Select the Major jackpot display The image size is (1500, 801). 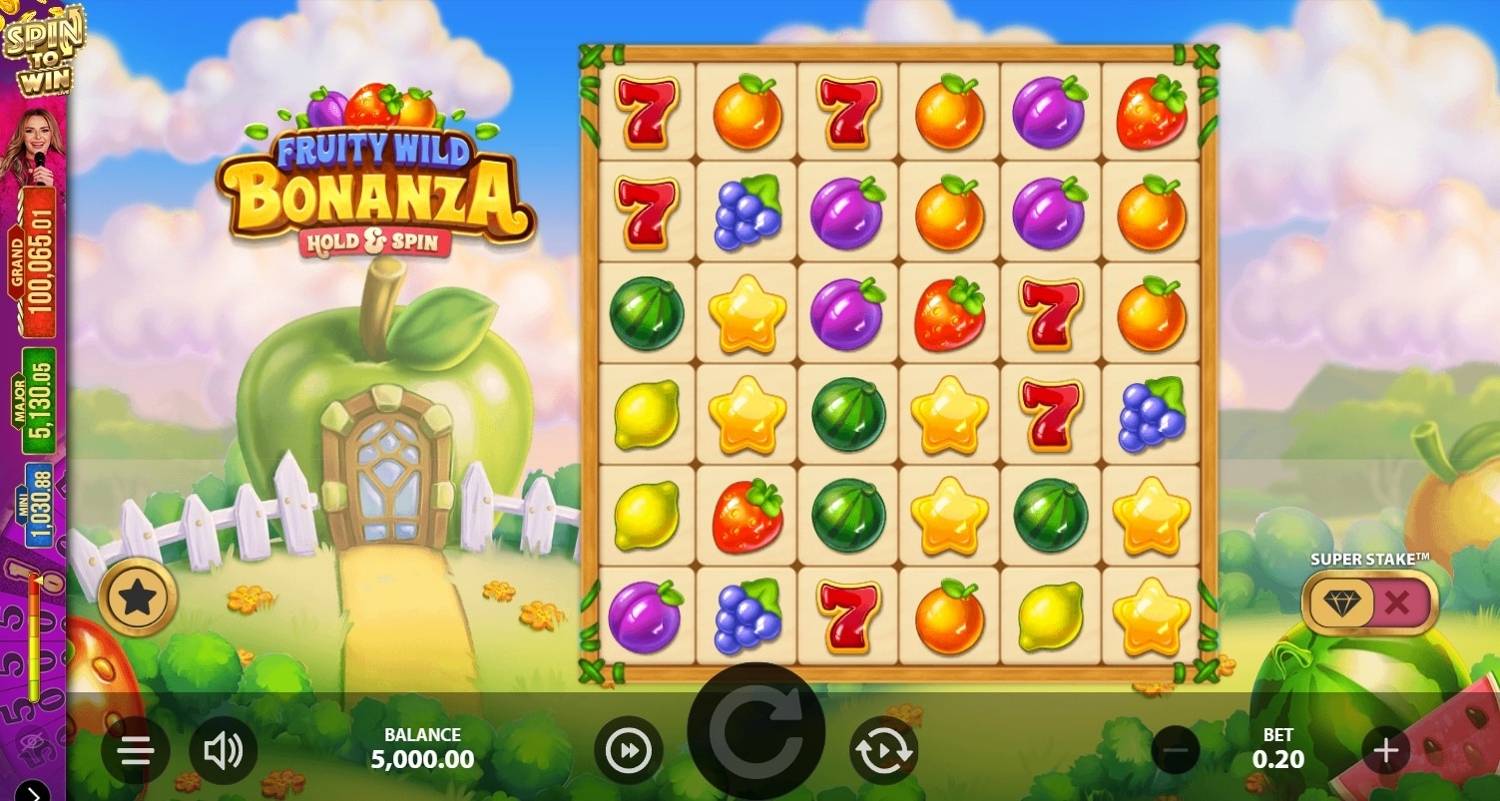point(37,397)
